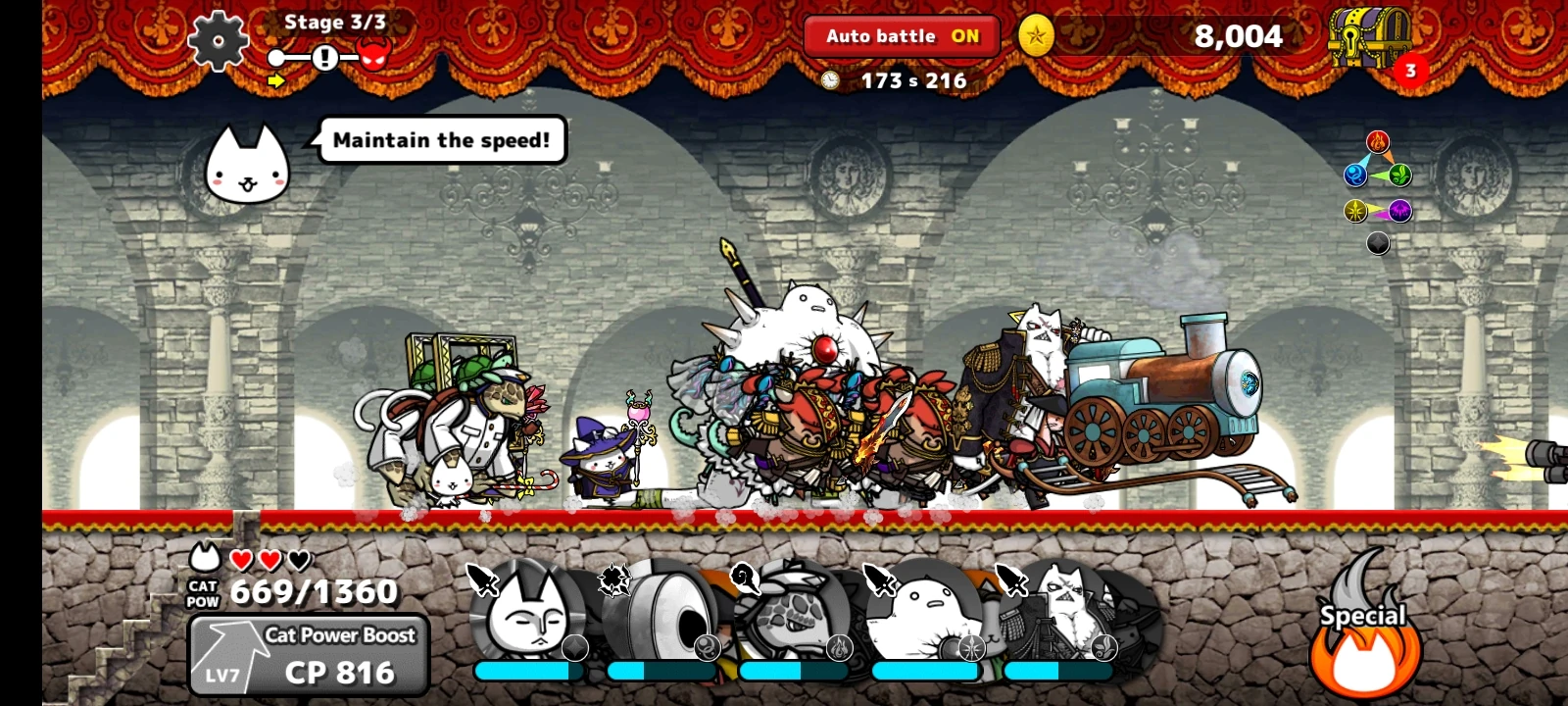
Task: Tap the speech bubble saying Maintain the speed
Action: (440, 139)
